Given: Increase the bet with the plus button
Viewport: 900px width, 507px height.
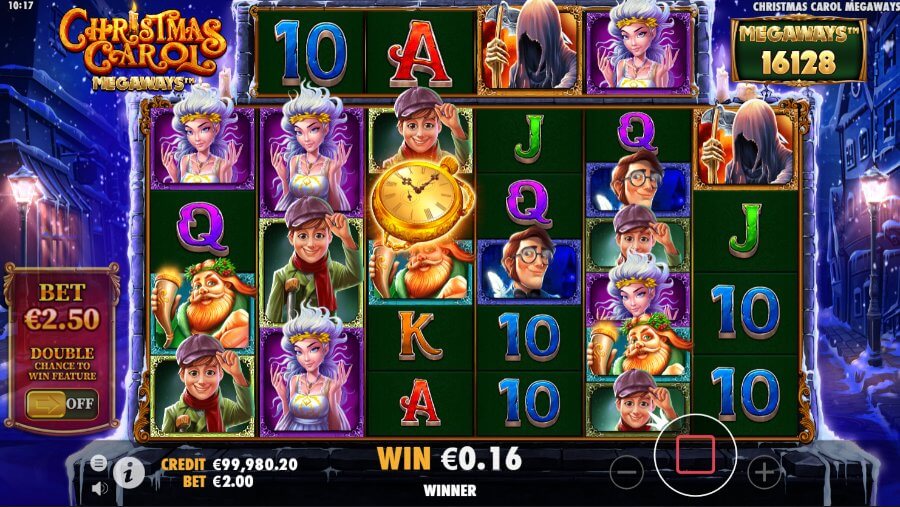Looking at the screenshot, I should click(x=764, y=471).
